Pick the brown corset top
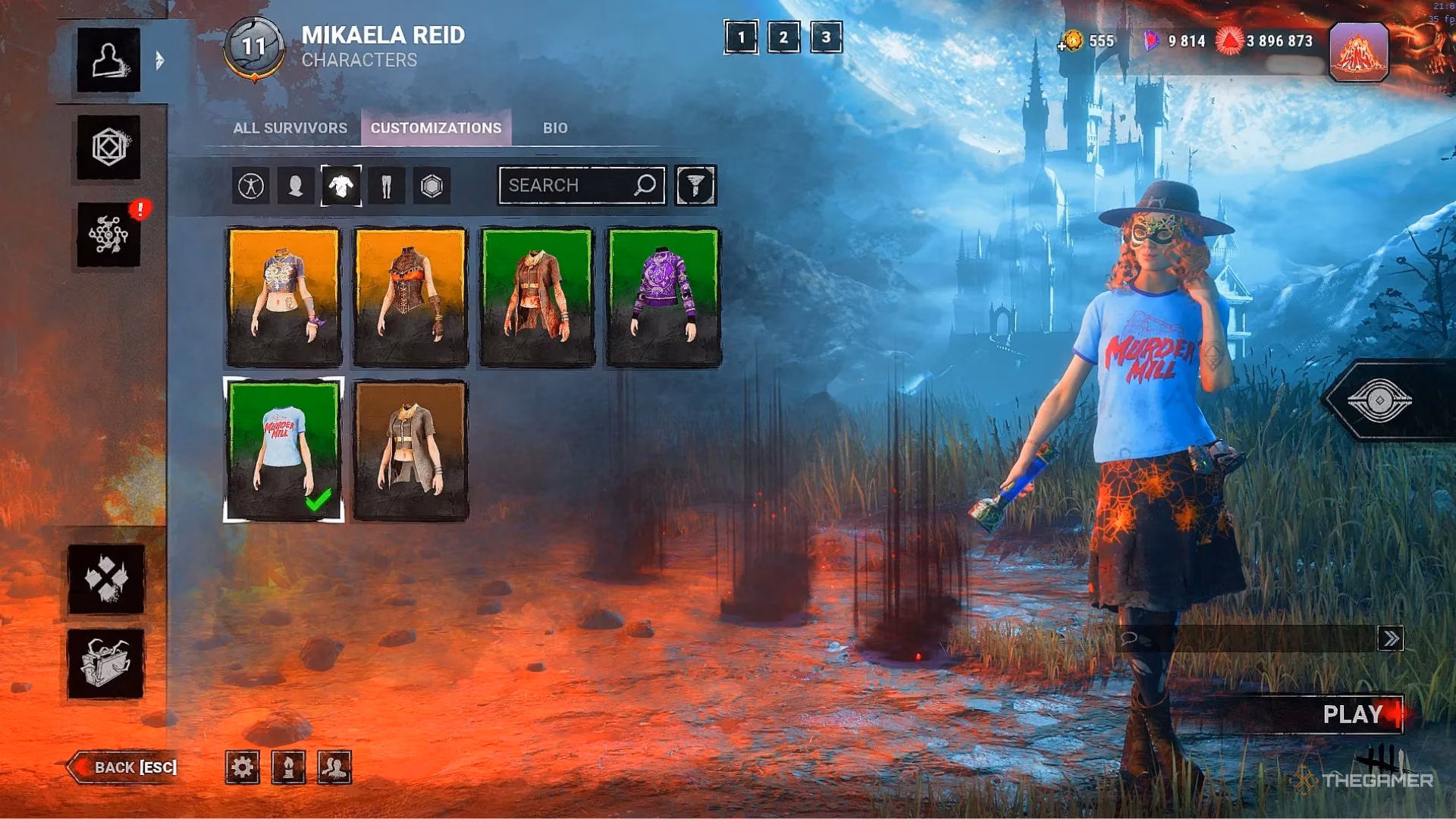The image size is (1456, 819). click(x=410, y=297)
